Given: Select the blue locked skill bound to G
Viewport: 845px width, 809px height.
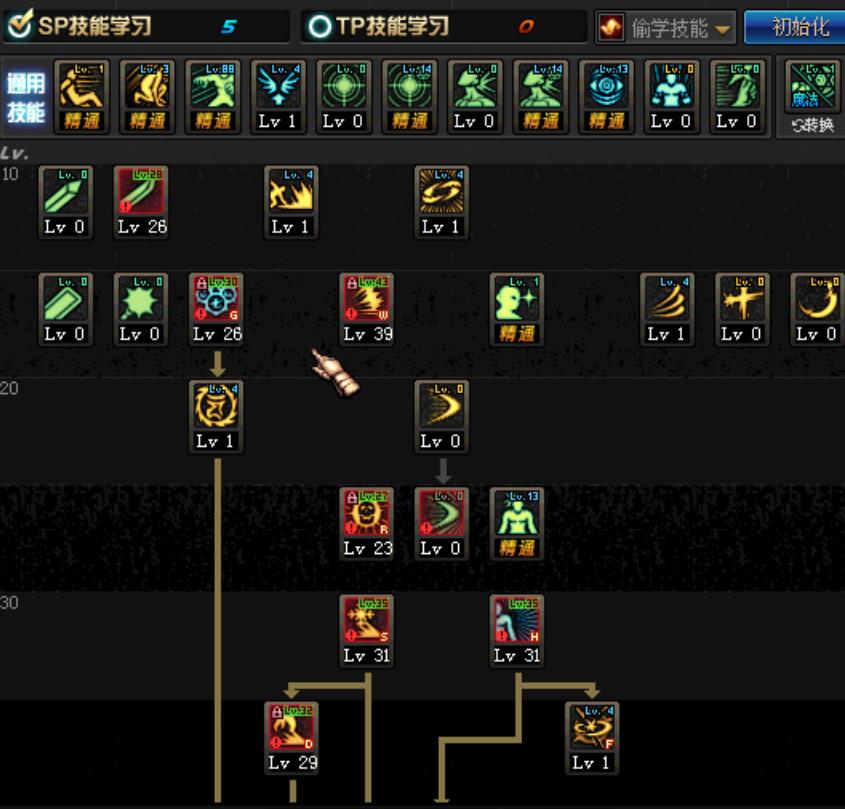Looking at the screenshot, I should point(217,300).
